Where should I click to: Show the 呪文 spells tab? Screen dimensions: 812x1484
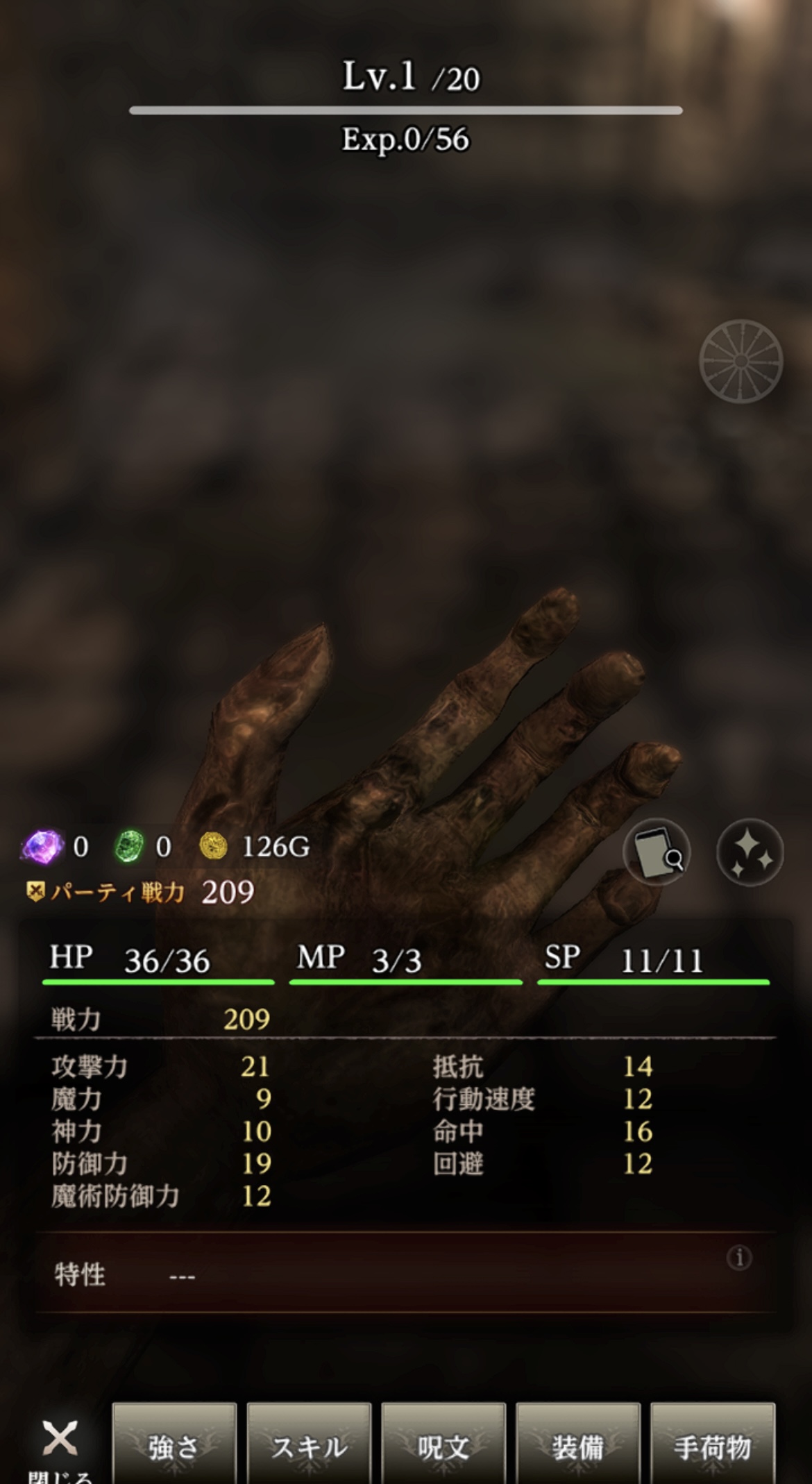click(x=443, y=1447)
